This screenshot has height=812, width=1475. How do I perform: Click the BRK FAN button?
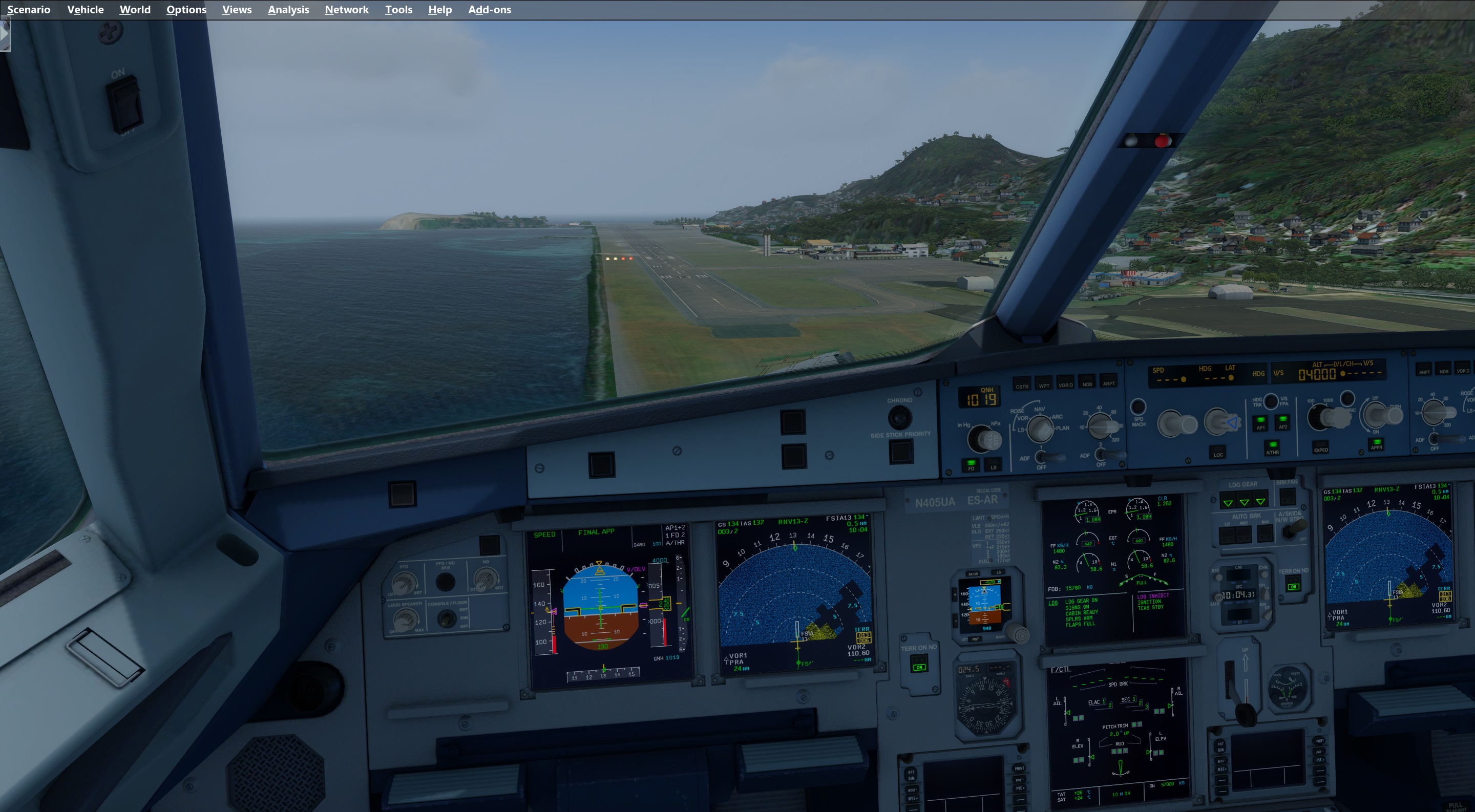pyautogui.click(x=1287, y=496)
